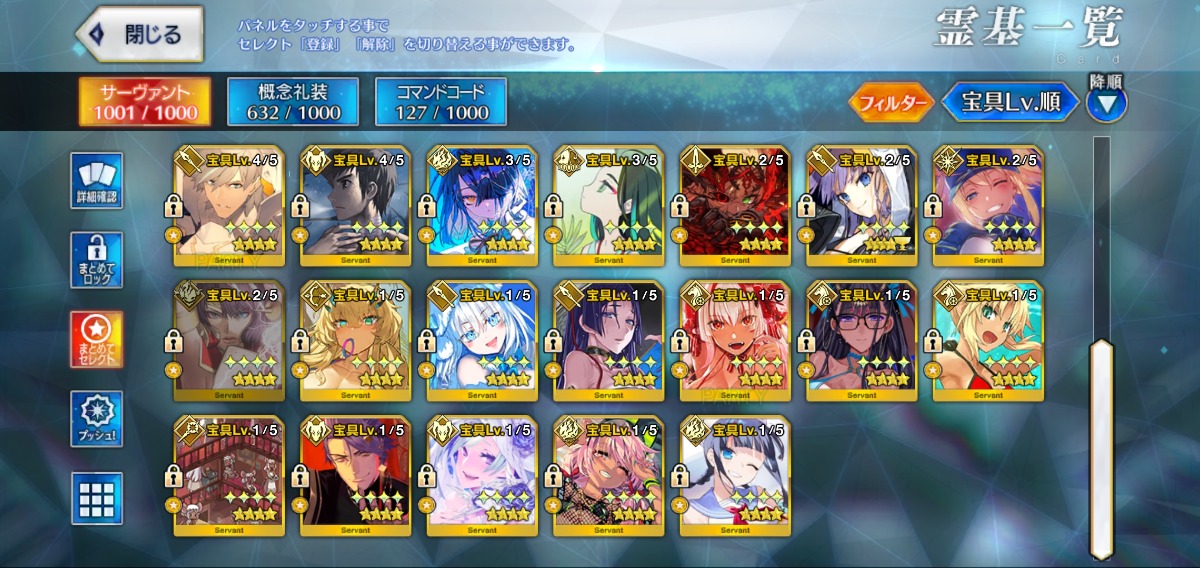Change the 宝具Lv.順 sort order

pyautogui.click(x=1011, y=102)
